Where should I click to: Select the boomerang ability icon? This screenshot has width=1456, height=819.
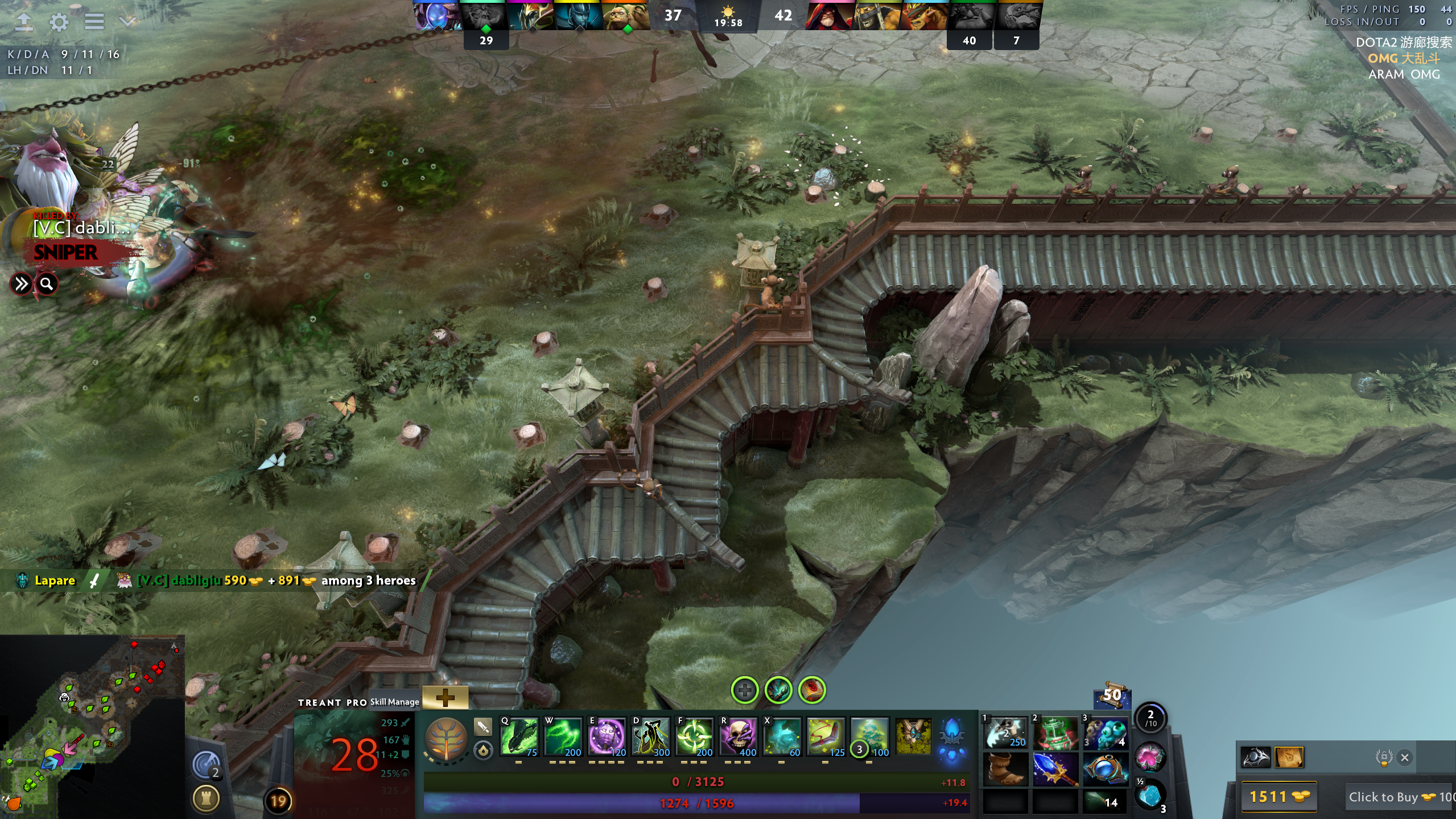(826, 736)
